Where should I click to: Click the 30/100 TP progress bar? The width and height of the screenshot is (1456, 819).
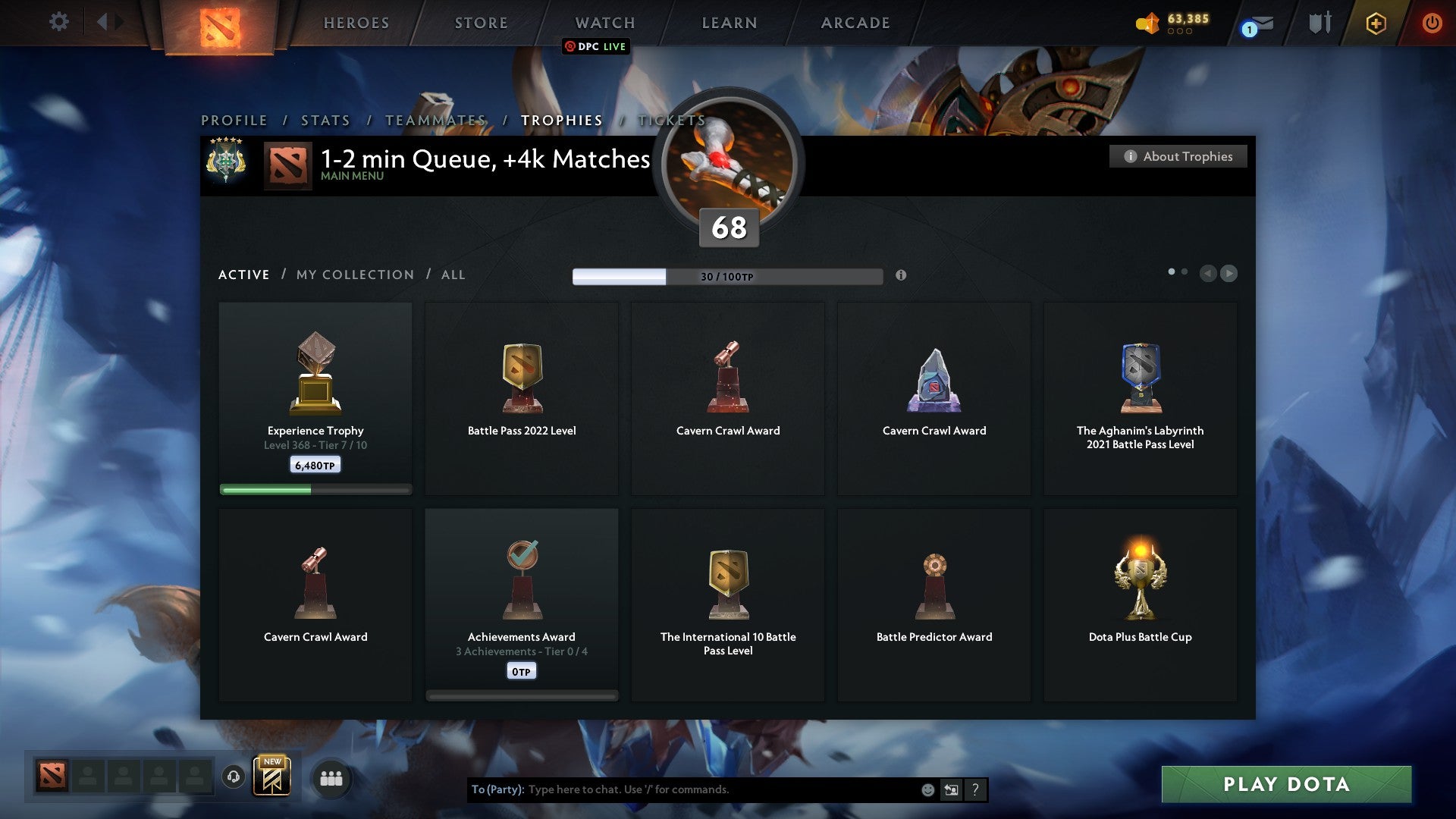click(727, 276)
